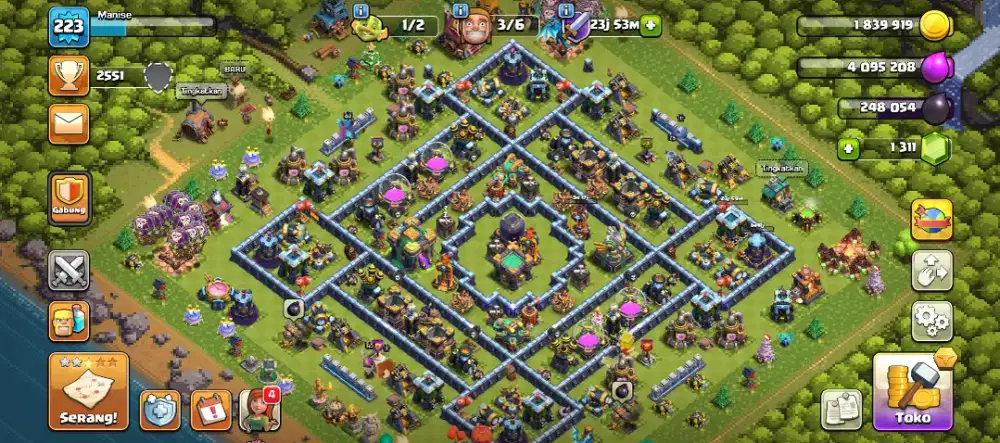The image size is (1000, 443).
Task: Click the green plus beside the shield timer
Action: [x=651, y=26]
